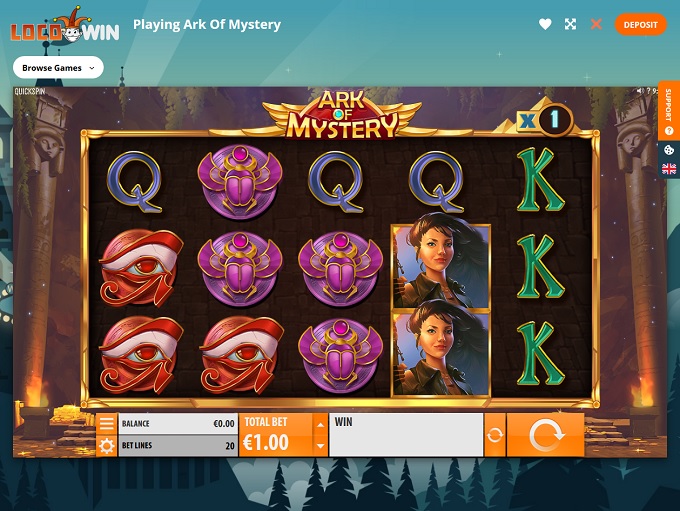Change language via the UK flag
This screenshot has height=511, width=680.
click(669, 169)
